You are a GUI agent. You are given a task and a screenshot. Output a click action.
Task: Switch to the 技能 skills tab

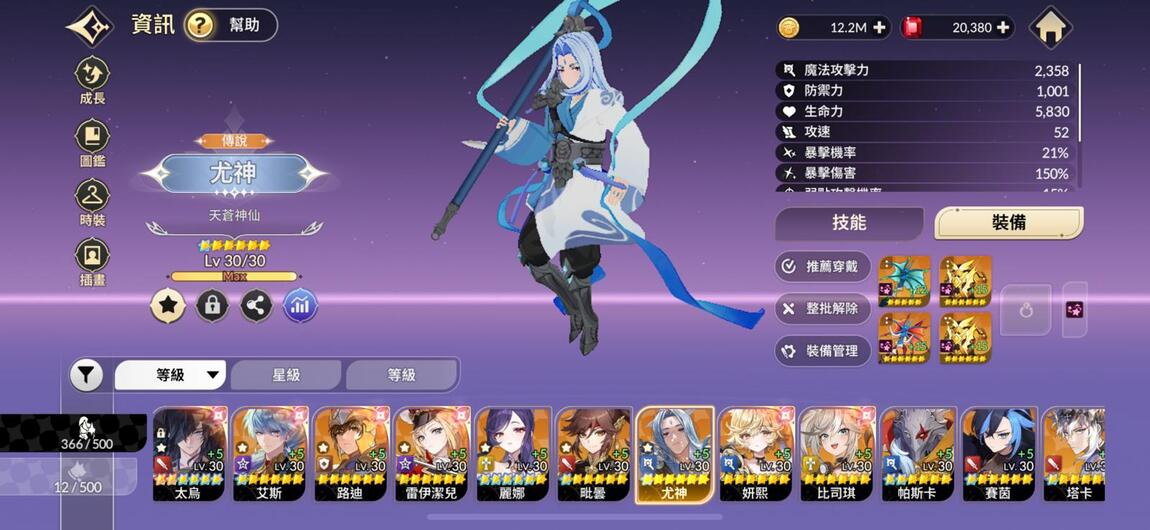coord(849,223)
